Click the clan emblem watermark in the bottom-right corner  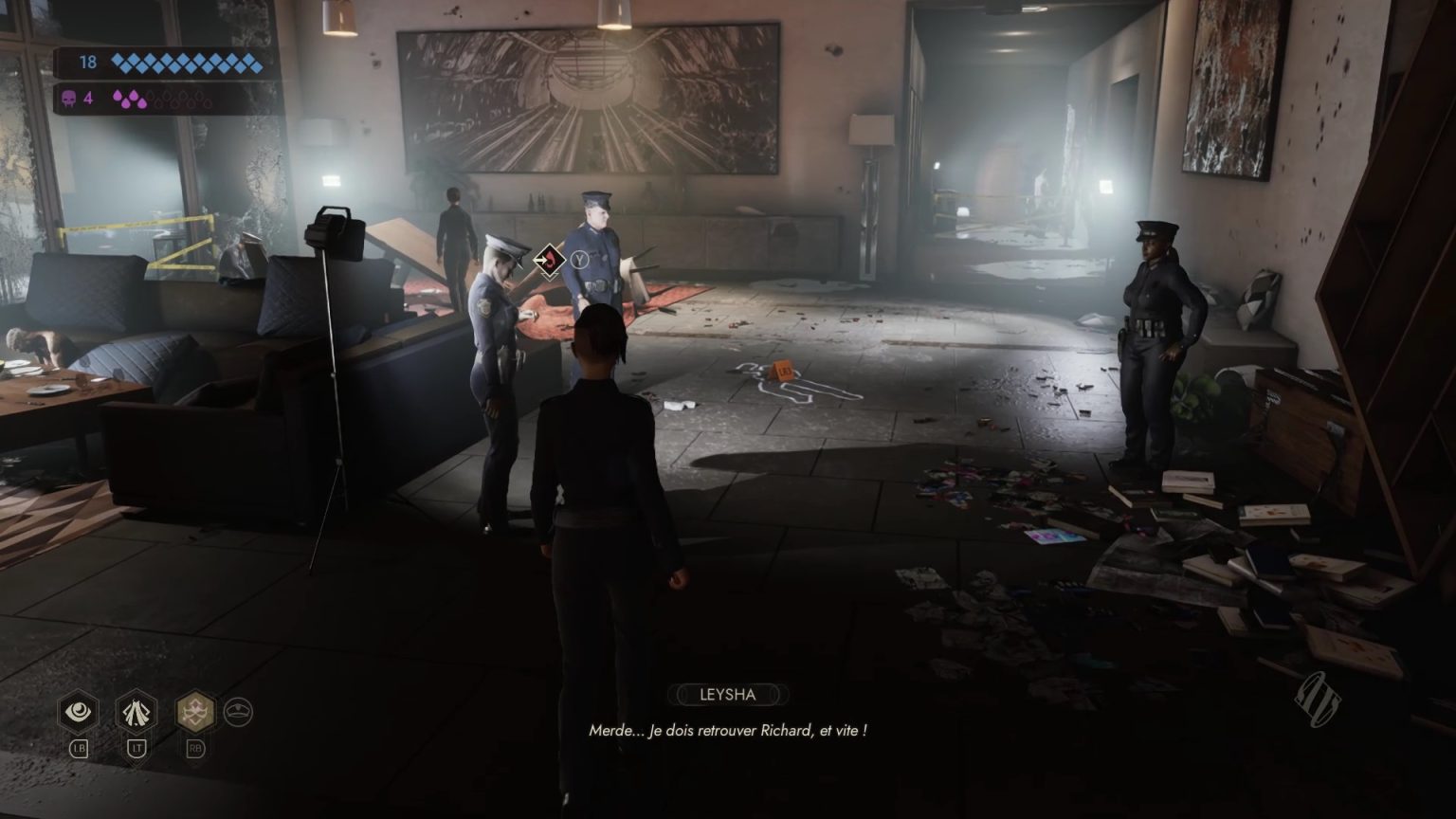pos(1317,699)
